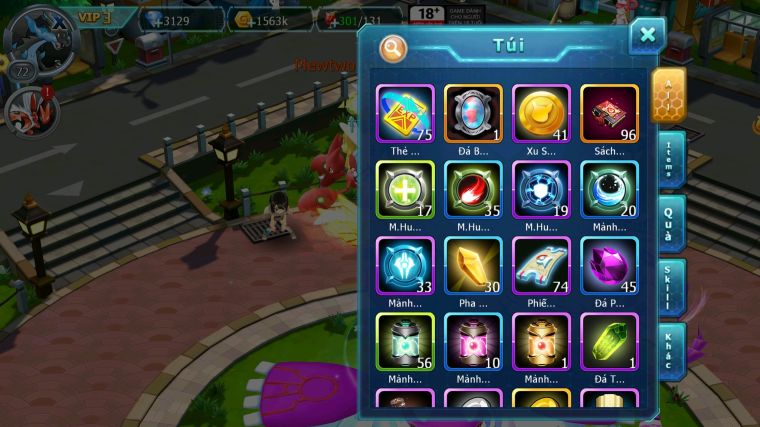Show the Khác category tab
Viewport: 760px width, 427px height.
click(x=672, y=349)
